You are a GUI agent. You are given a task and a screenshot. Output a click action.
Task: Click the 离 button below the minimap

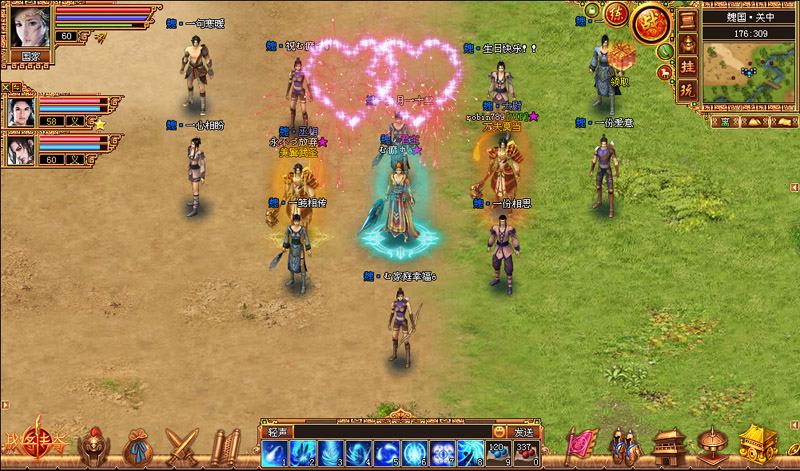[x=725, y=122]
